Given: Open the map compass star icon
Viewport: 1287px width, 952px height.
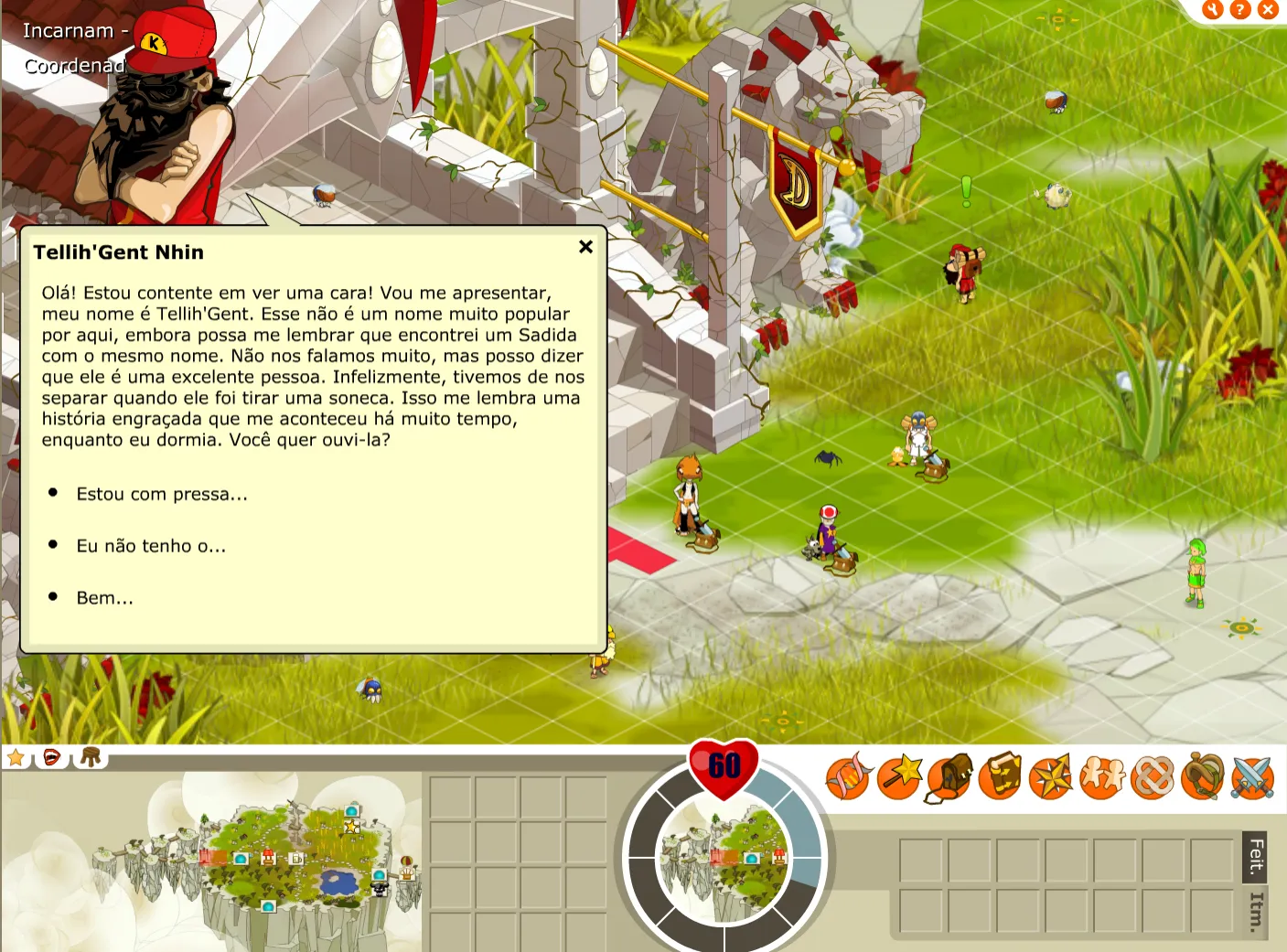Looking at the screenshot, I should tap(1051, 777).
